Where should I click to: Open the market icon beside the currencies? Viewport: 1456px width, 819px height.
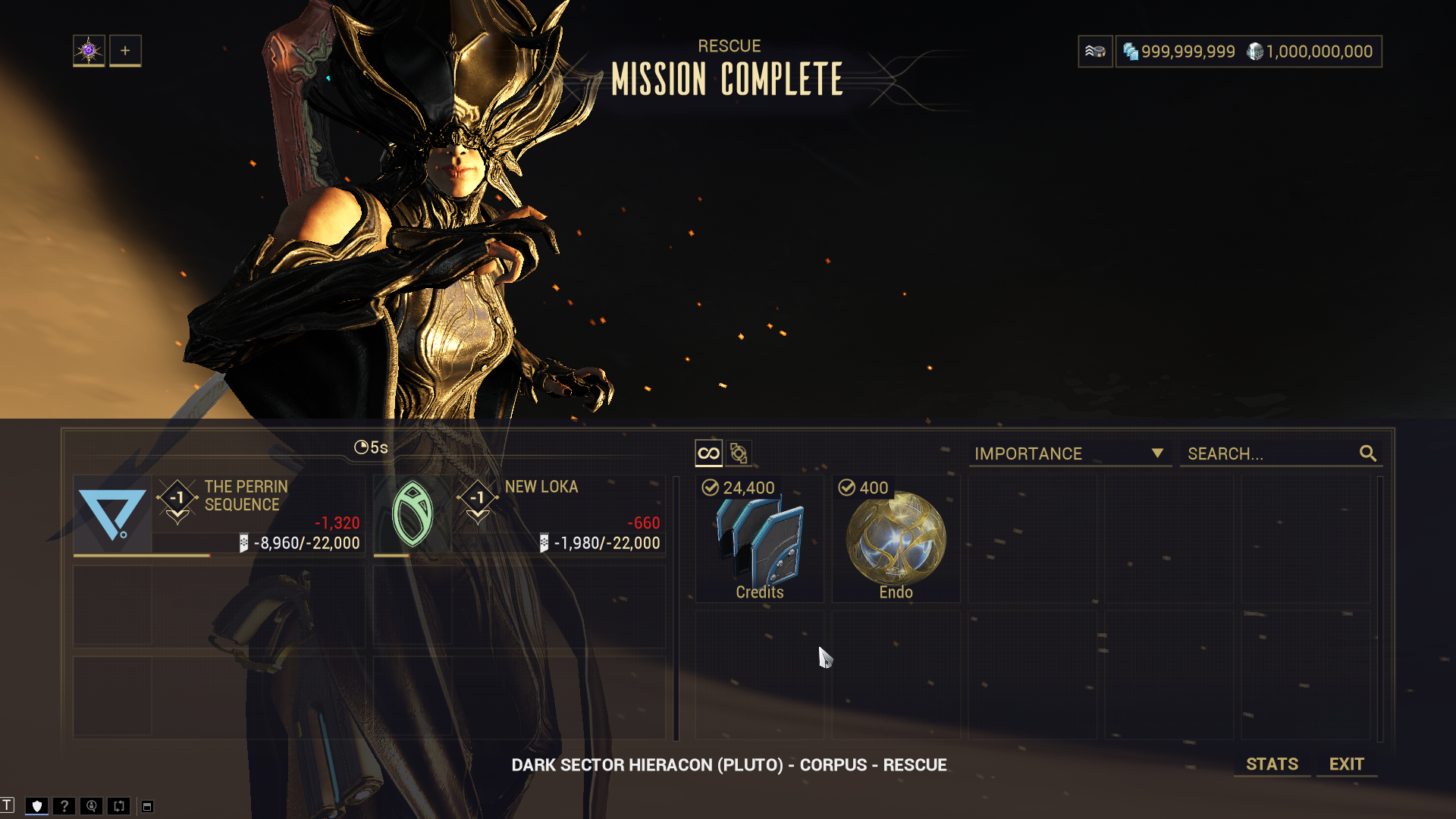point(1095,52)
